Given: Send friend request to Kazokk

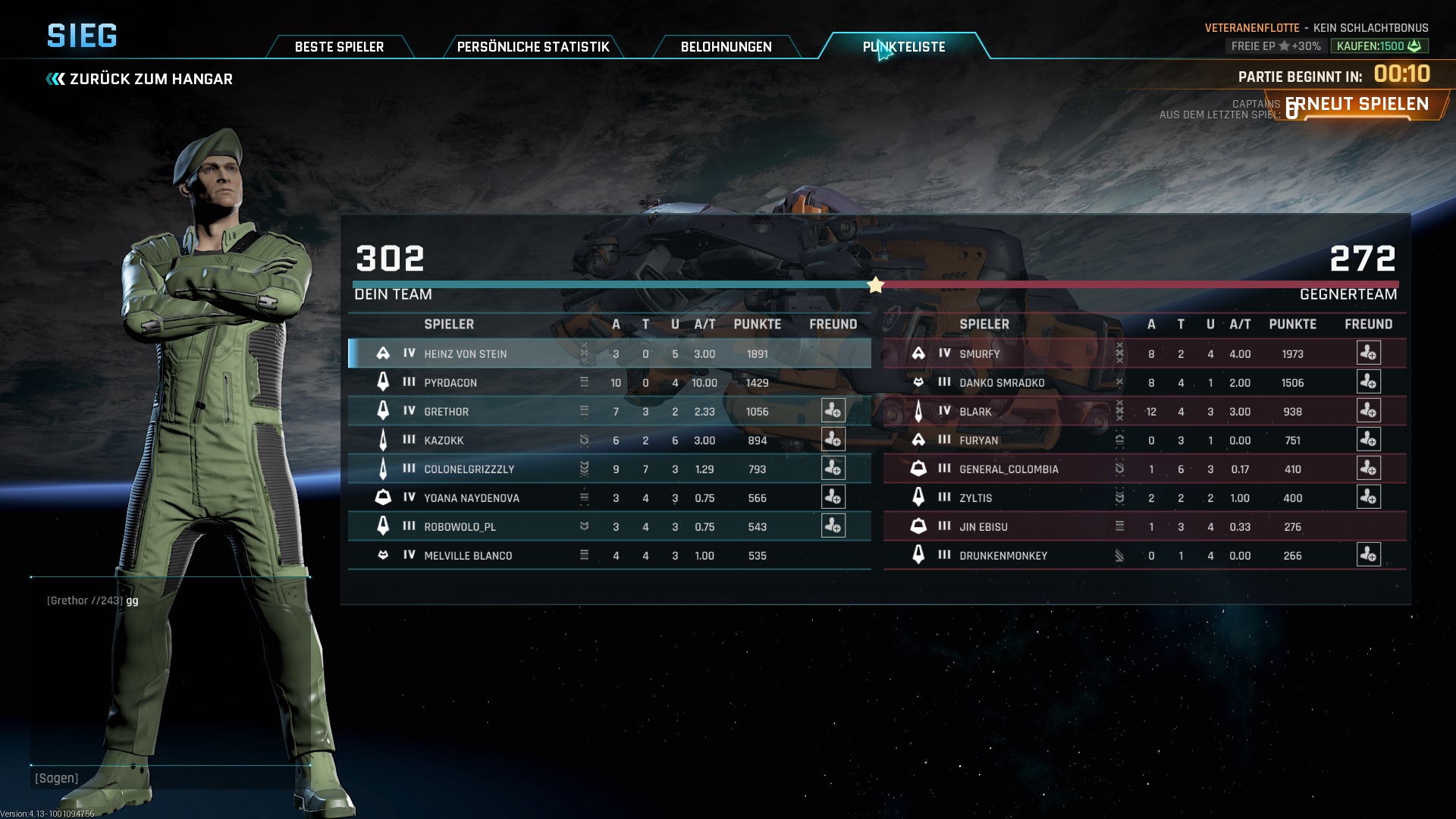Looking at the screenshot, I should pos(833,440).
